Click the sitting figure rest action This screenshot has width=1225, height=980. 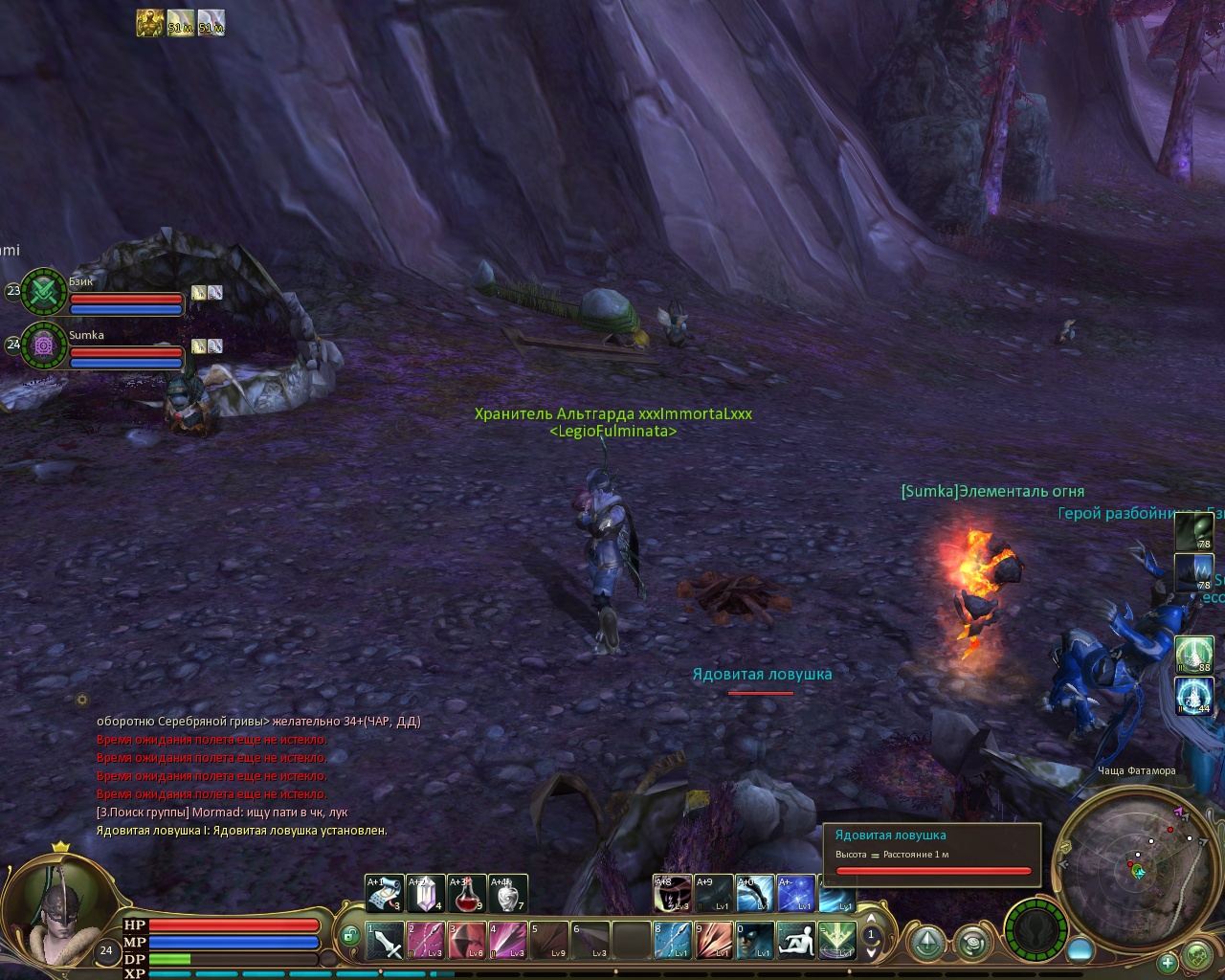[796, 941]
